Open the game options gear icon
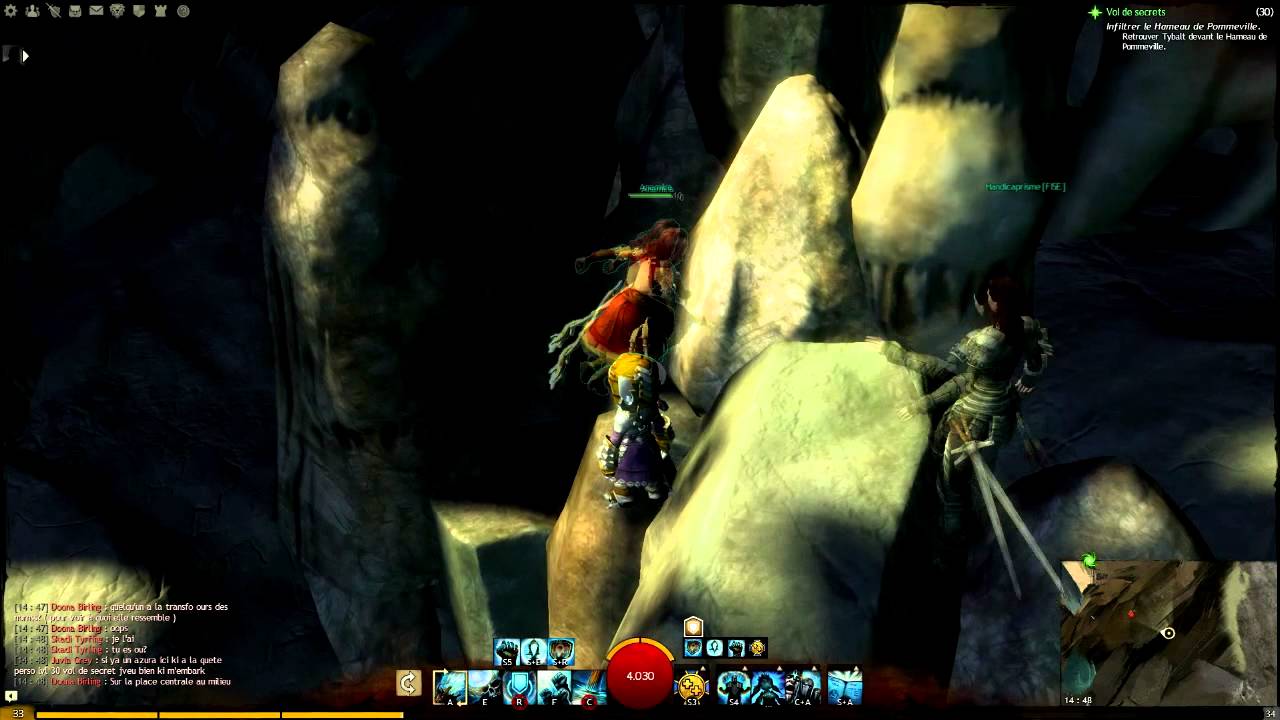Image resolution: width=1280 pixels, height=720 pixels. point(11,10)
